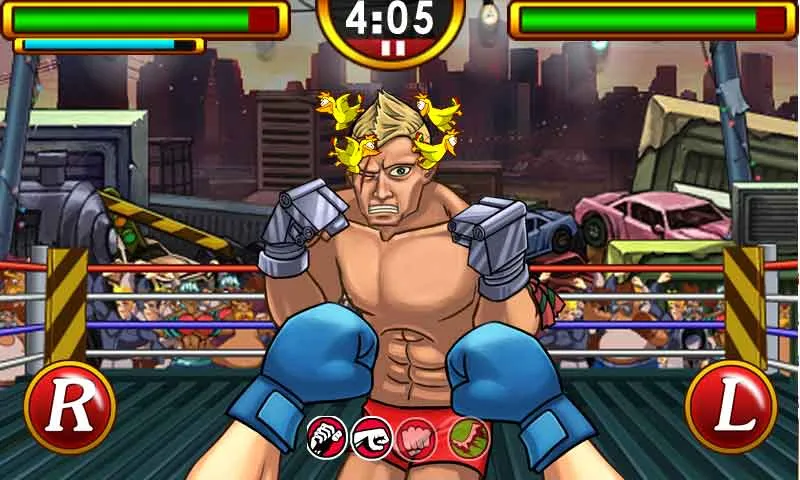Pause the match under the timer
Screen dimensions: 800x480
(390, 47)
